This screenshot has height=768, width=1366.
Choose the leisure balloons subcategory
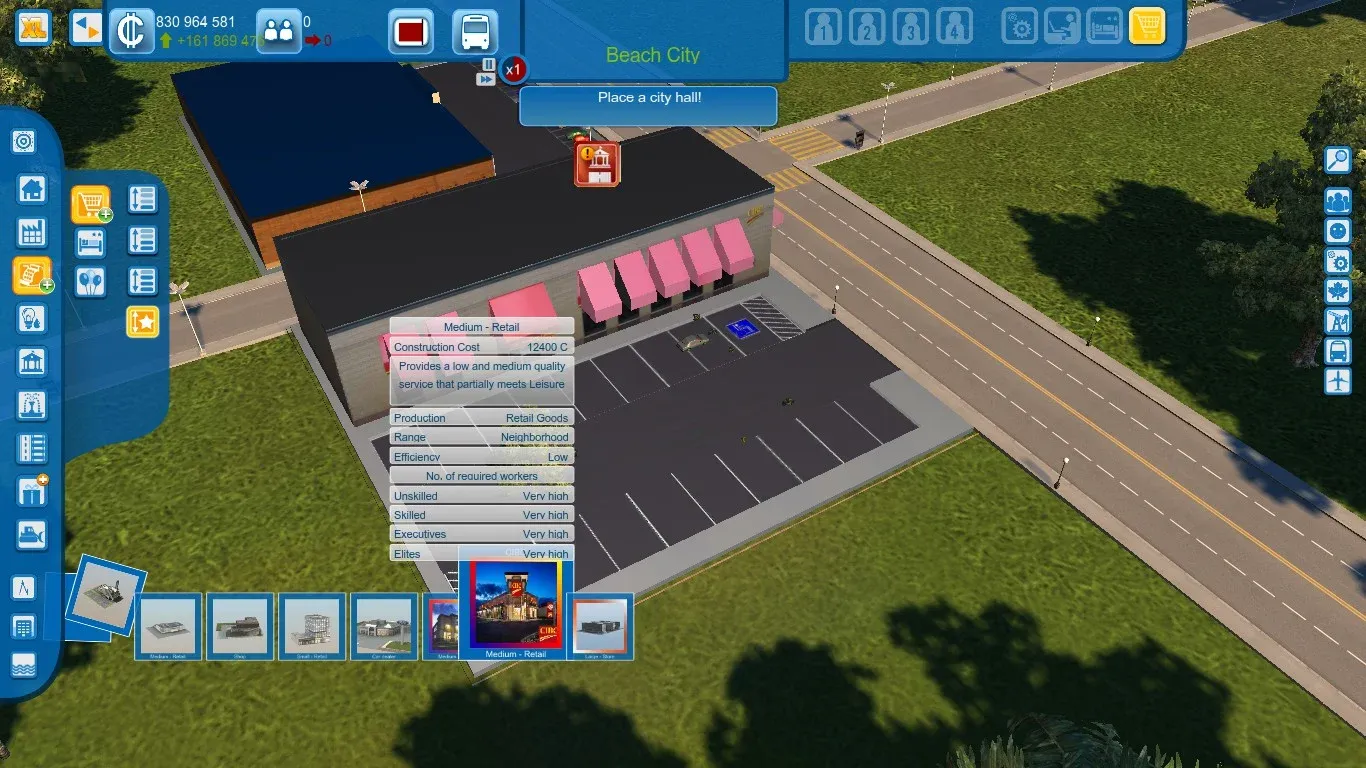[x=91, y=282]
